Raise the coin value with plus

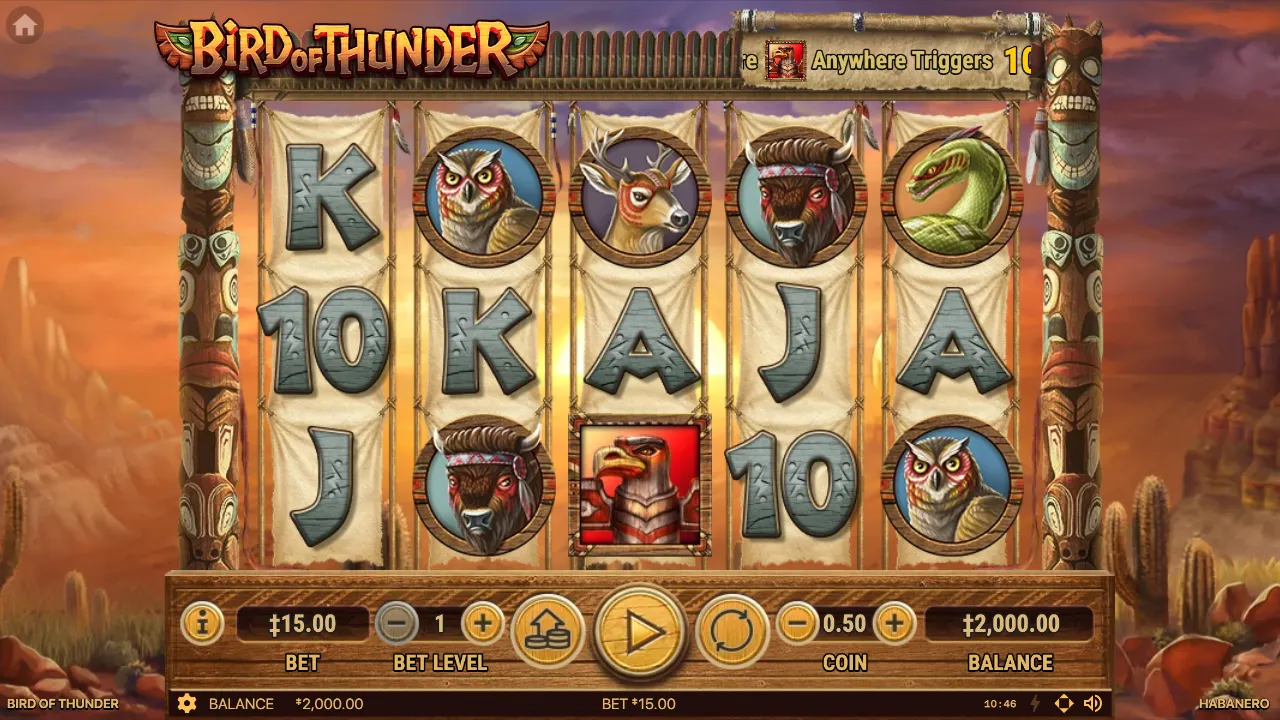pos(893,624)
